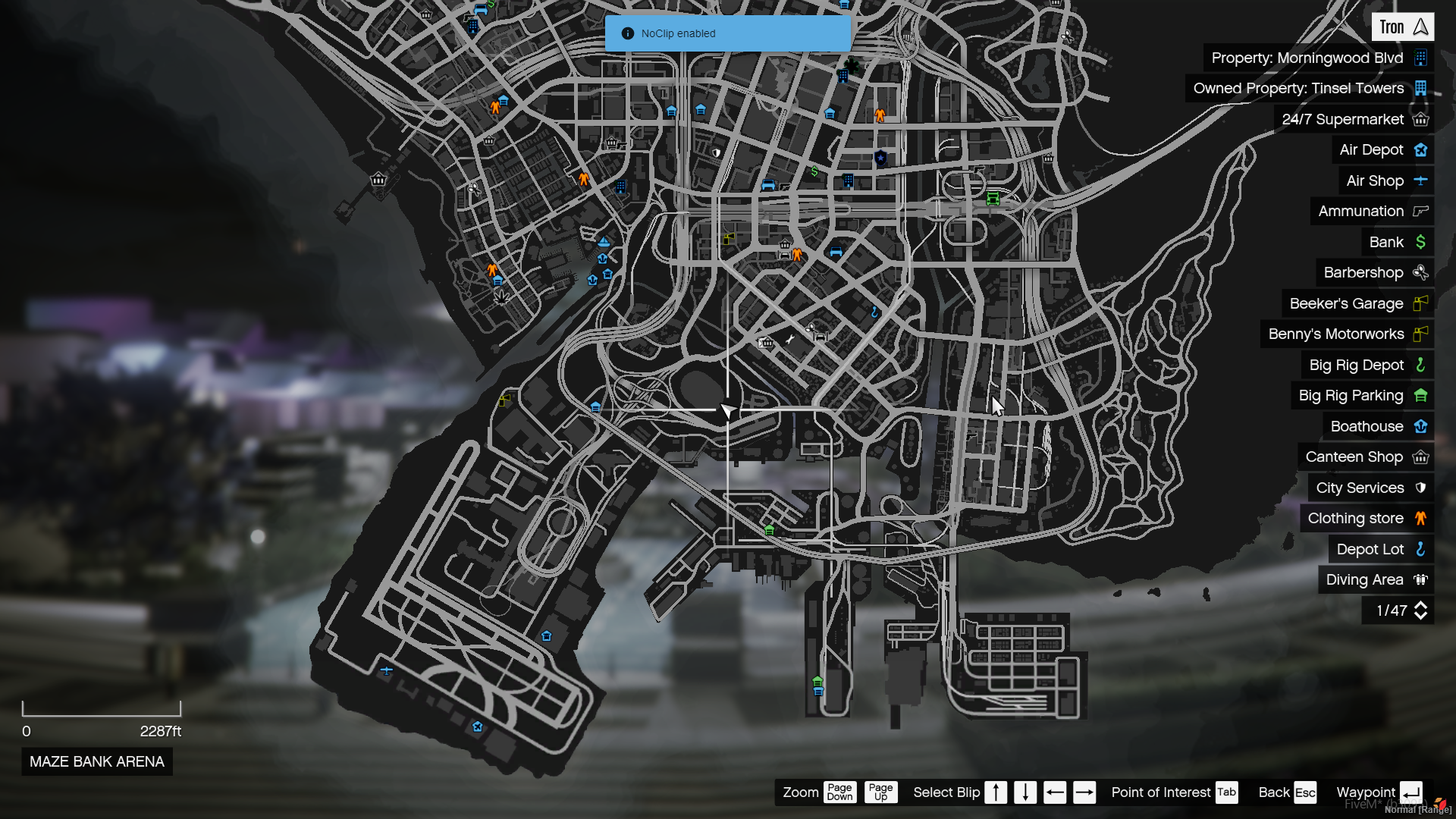Viewport: 1456px width, 819px height.
Task: Choose Property: Morningwood Blvd in legend
Action: tap(1317, 58)
